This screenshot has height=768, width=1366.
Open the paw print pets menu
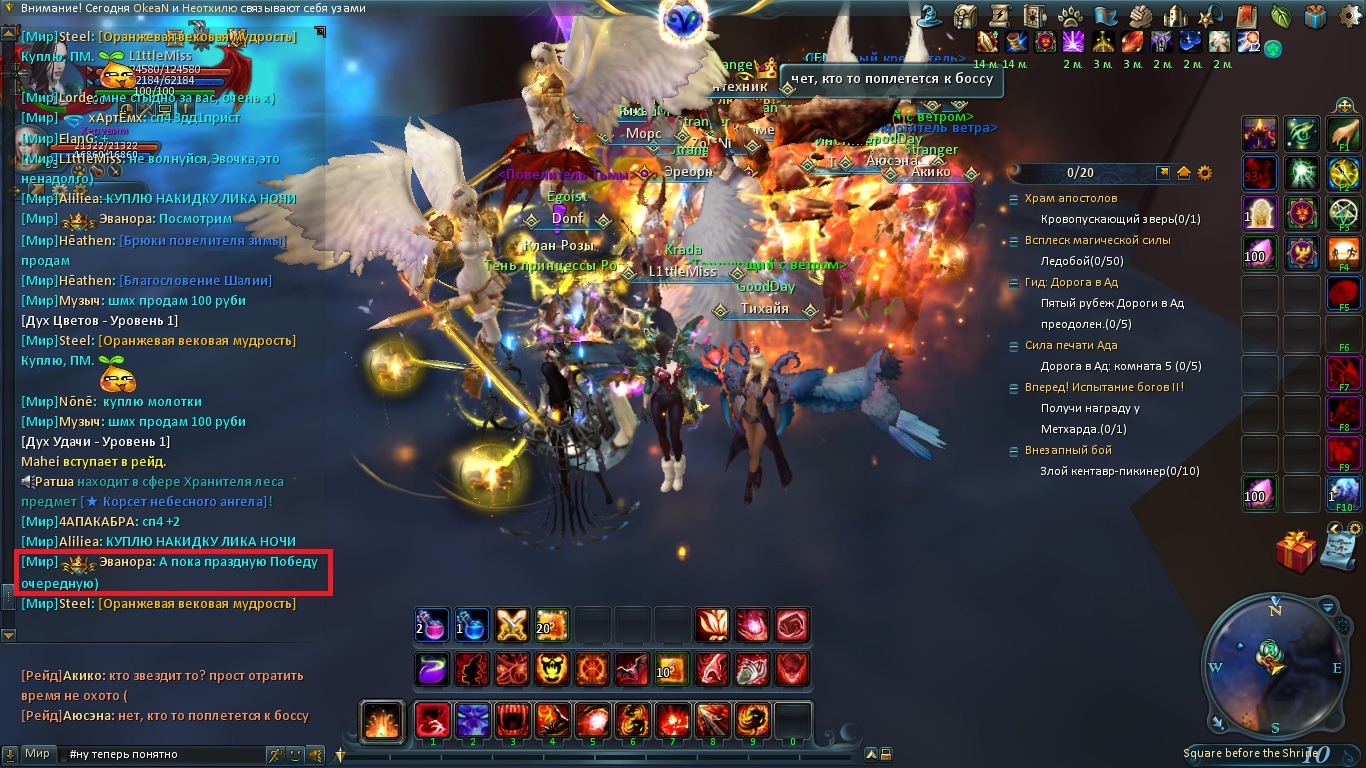[x=1070, y=15]
